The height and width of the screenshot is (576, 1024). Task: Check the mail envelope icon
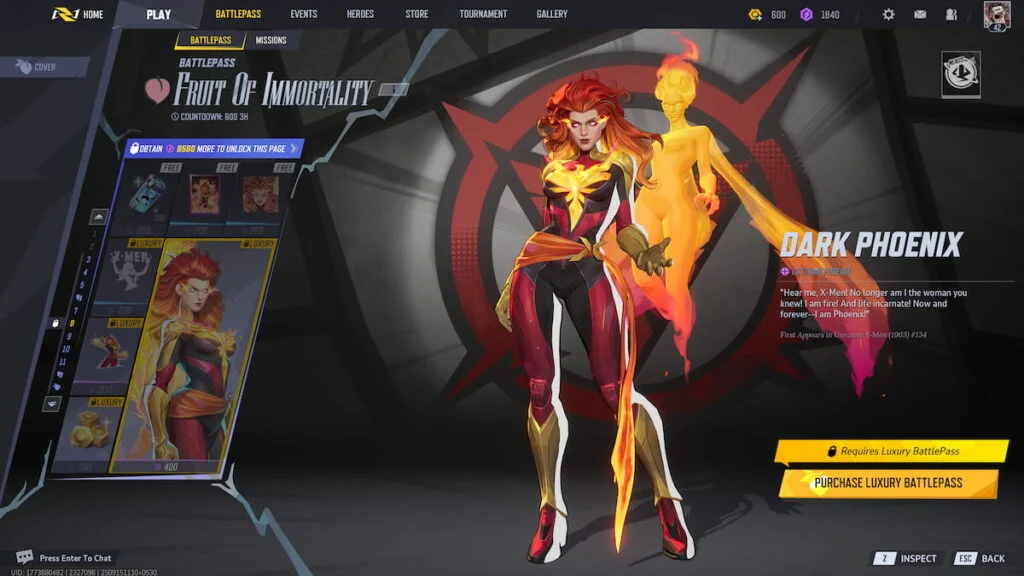(920, 15)
